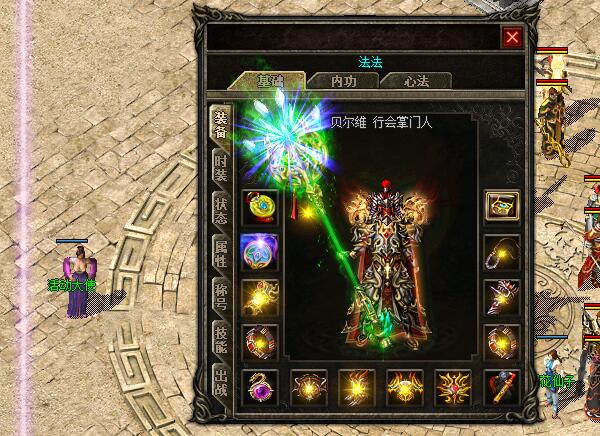Switch to the 基础 tab
Image resolution: width=600 pixels, height=436 pixels.
click(x=267, y=81)
